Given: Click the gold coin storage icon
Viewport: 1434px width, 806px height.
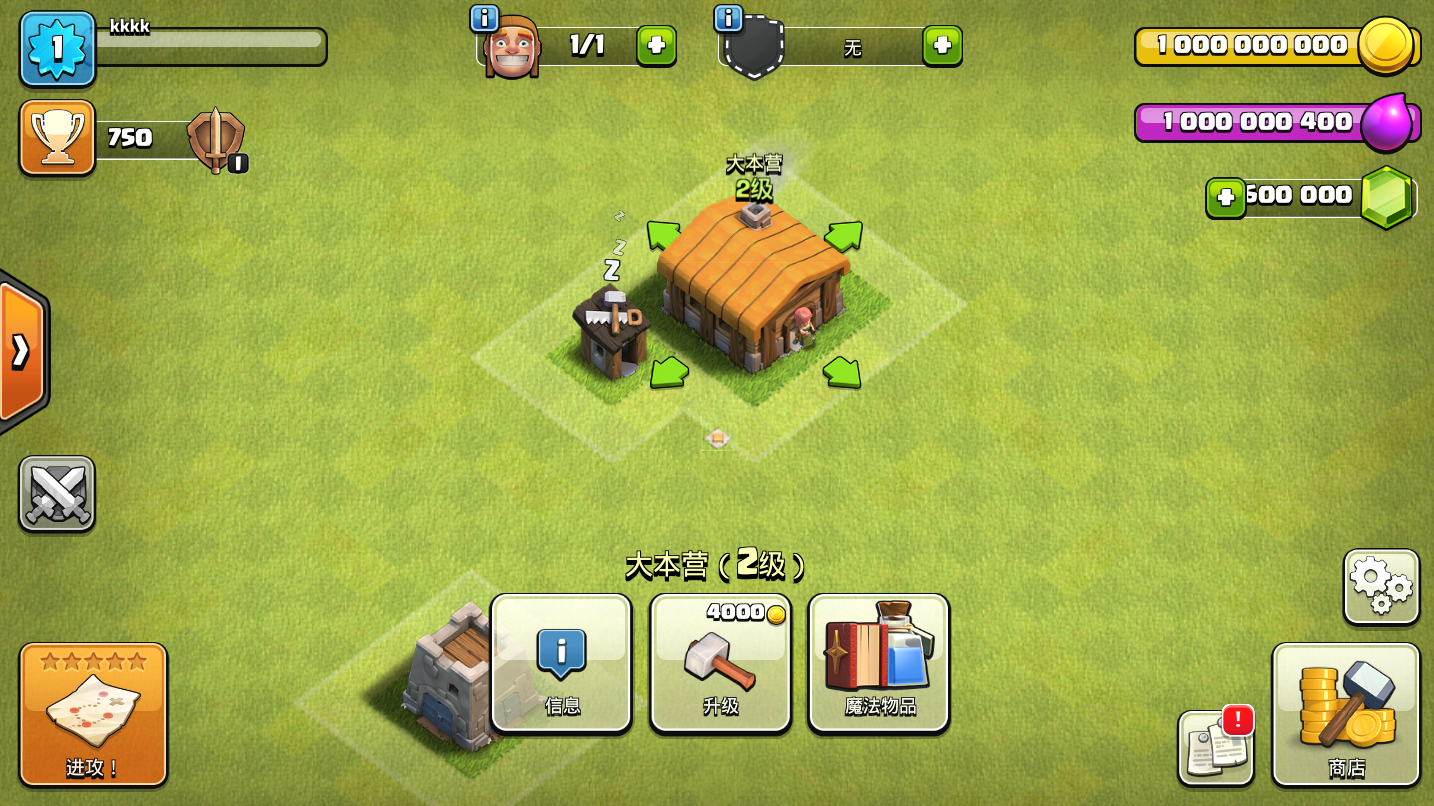Looking at the screenshot, I should (1386, 45).
